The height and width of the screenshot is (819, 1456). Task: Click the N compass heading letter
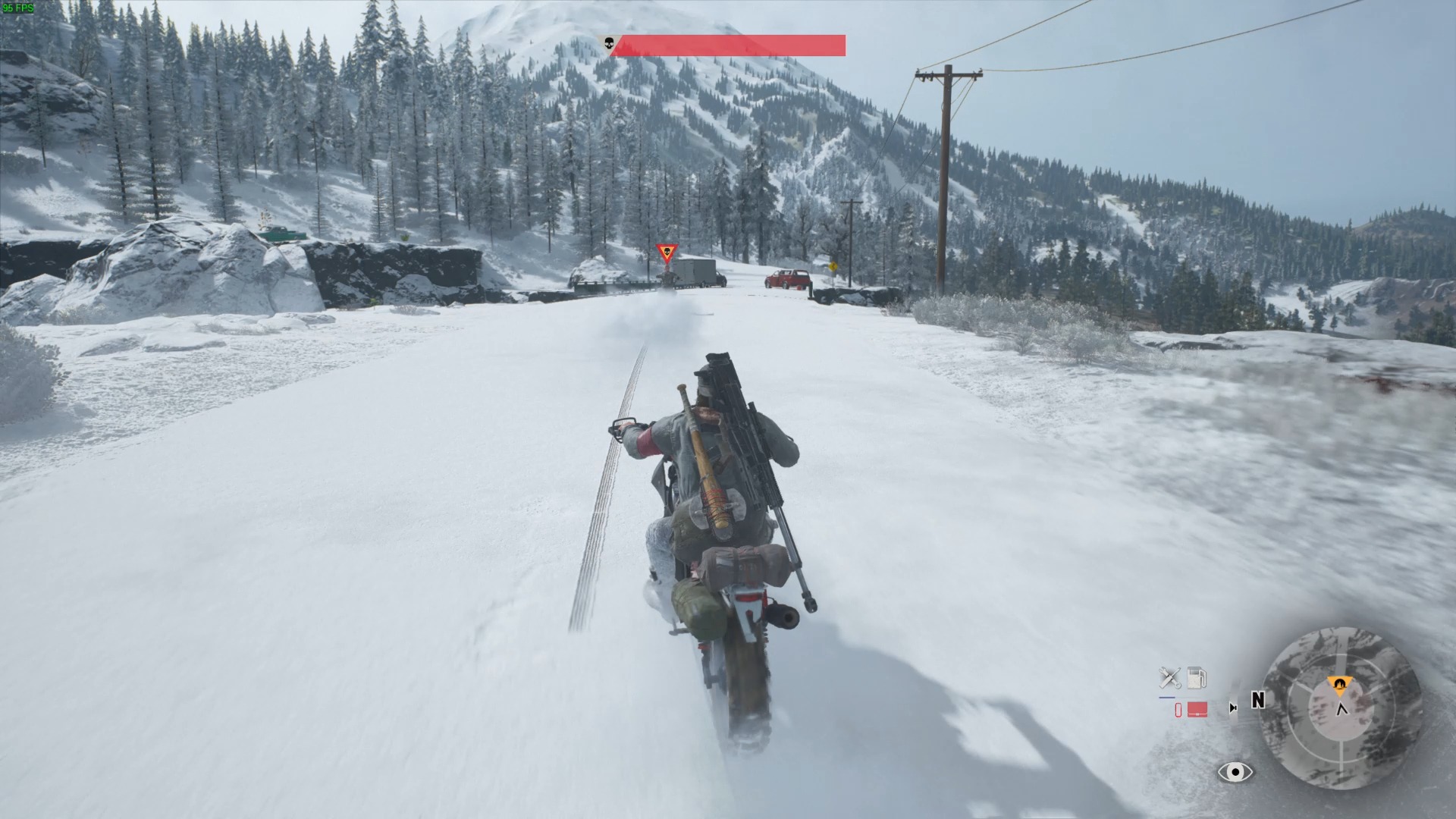1257,701
